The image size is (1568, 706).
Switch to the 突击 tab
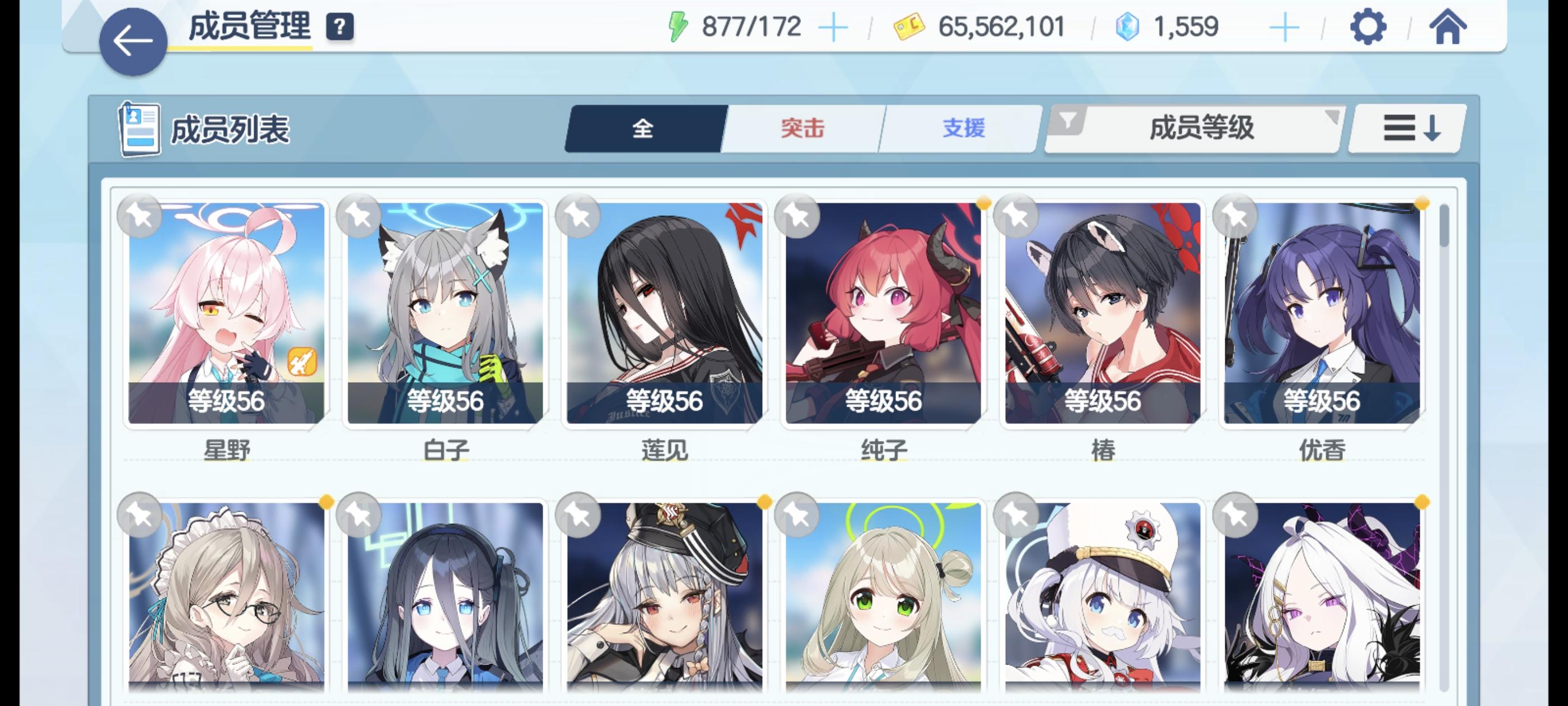(x=802, y=128)
